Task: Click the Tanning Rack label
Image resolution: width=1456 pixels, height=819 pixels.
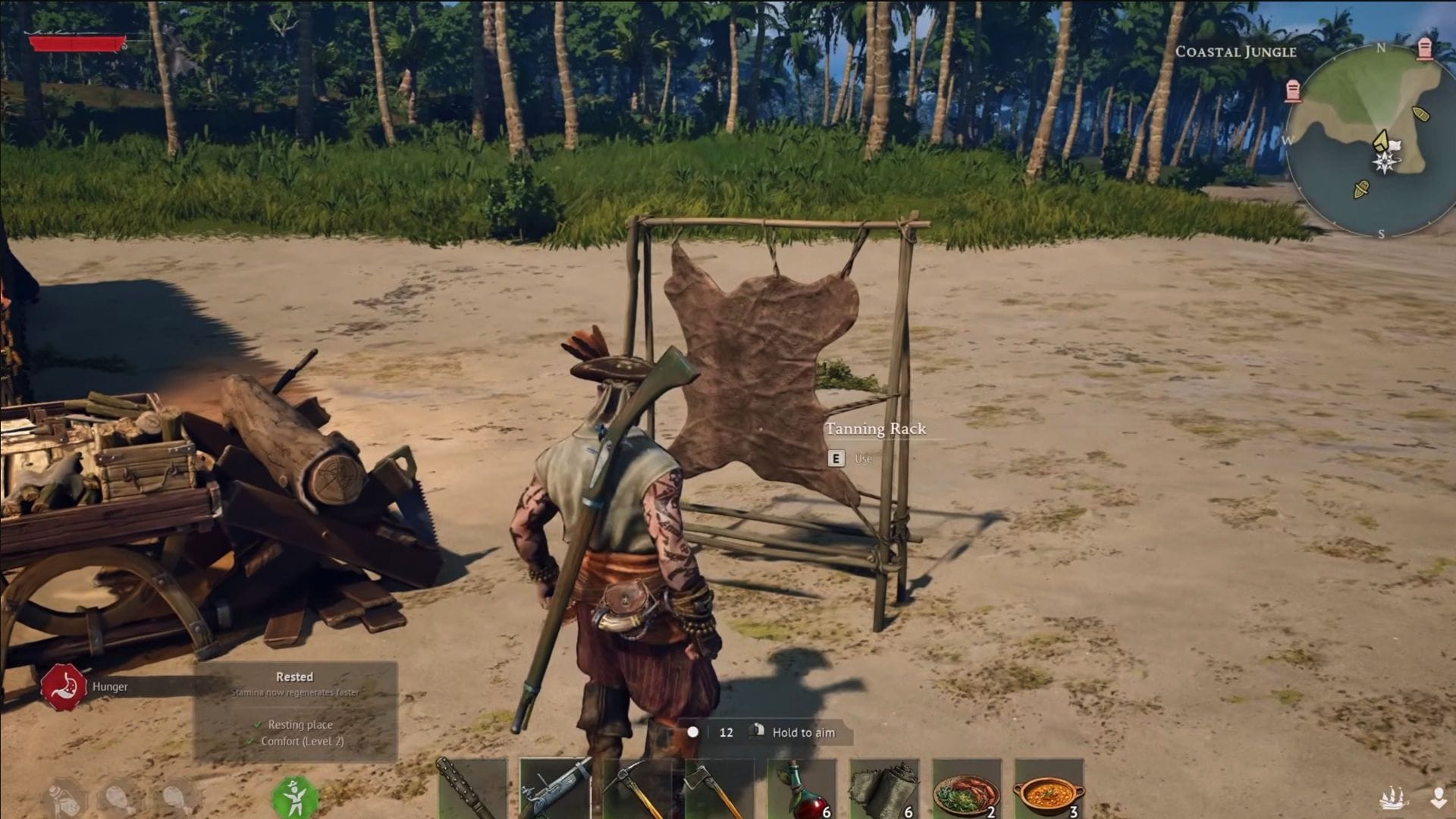Action: pos(876,428)
